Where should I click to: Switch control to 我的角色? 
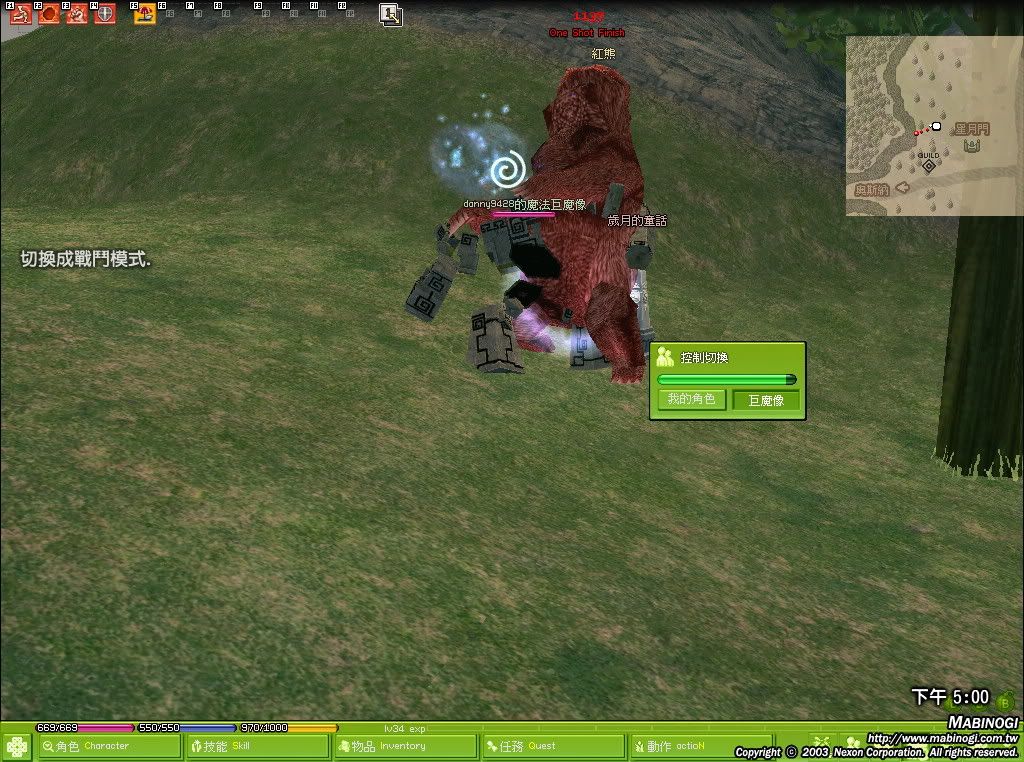coord(691,400)
